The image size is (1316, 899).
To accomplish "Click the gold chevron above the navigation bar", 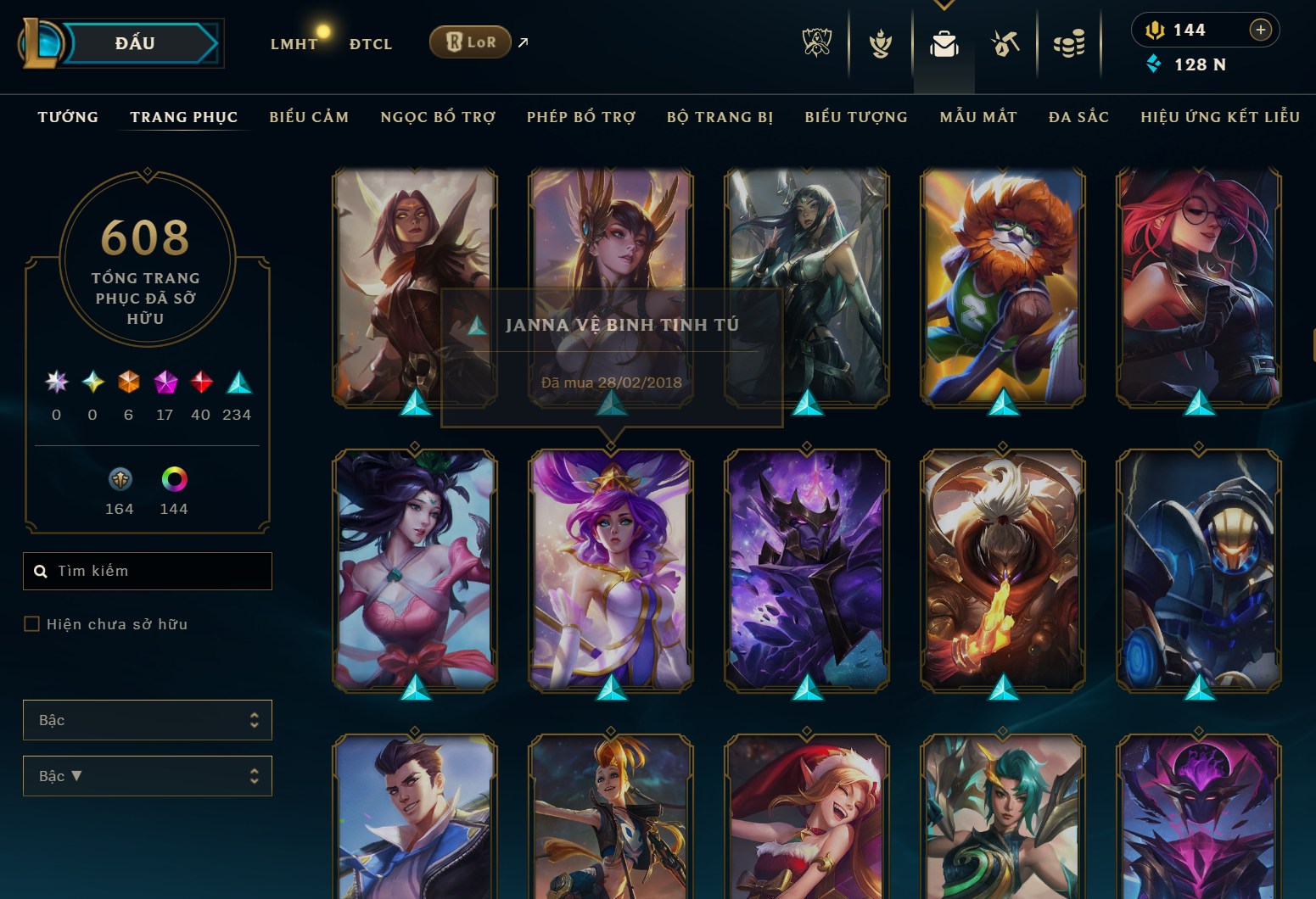I will (x=944, y=4).
